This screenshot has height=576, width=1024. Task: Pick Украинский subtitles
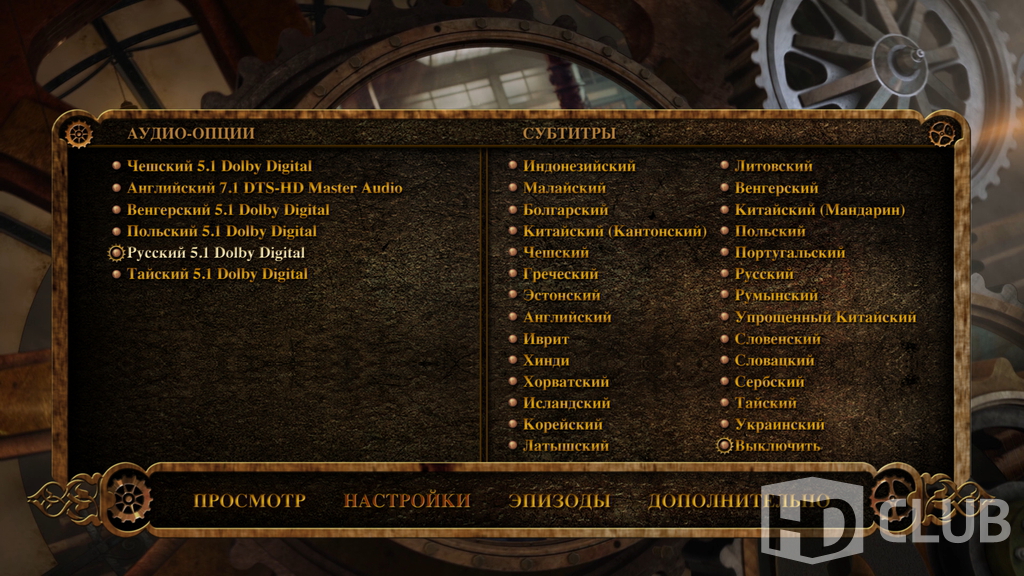779,425
